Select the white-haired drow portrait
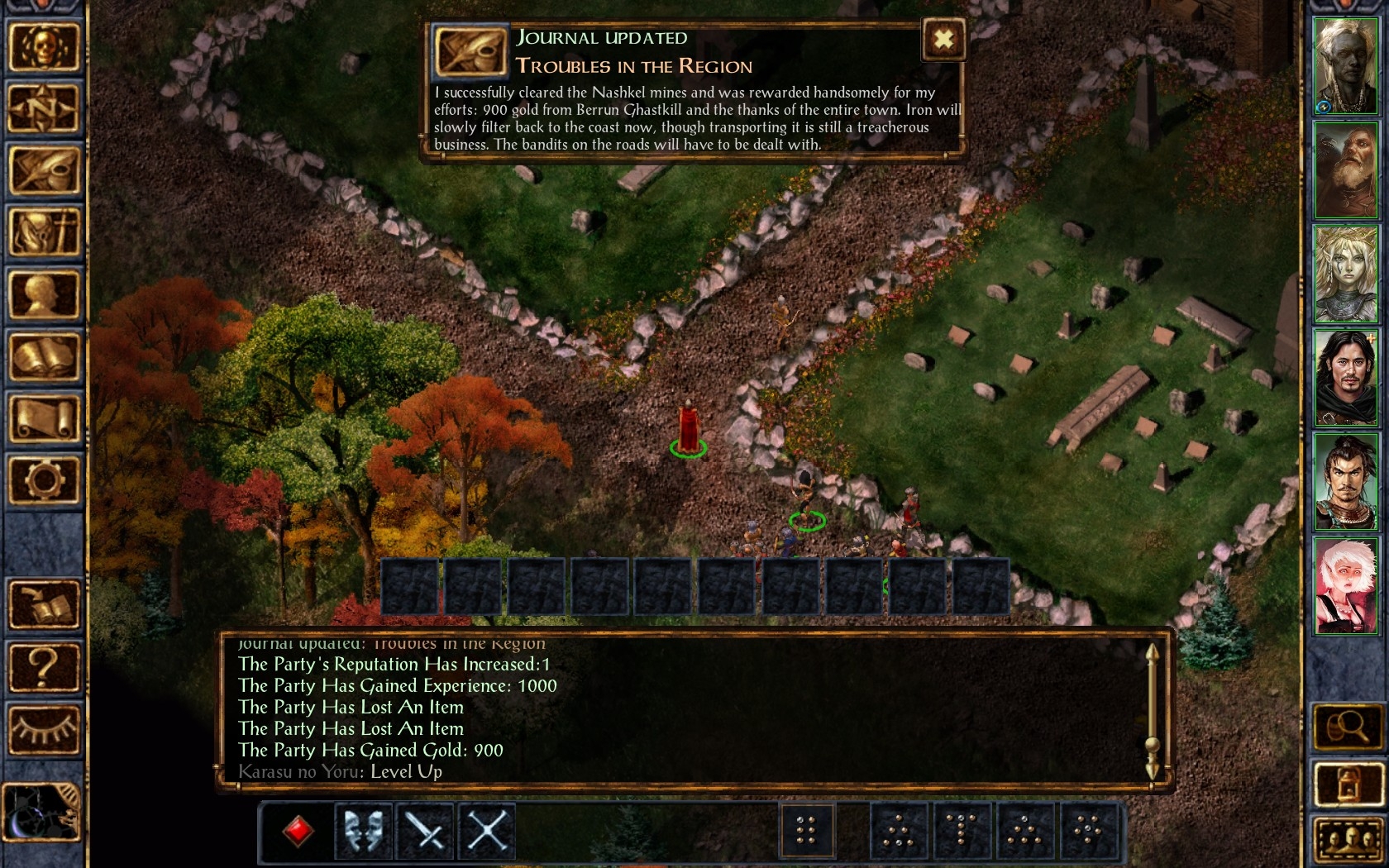The width and height of the screenshot is (1389, 868). click(x=1345, y=66)
